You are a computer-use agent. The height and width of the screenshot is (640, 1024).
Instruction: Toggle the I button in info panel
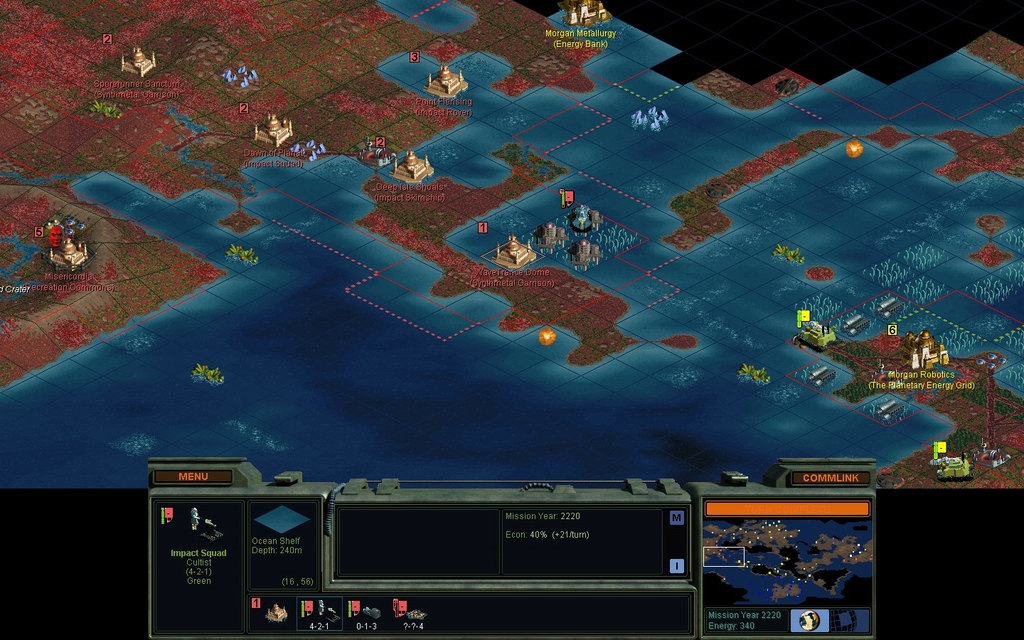pos(677,566)
